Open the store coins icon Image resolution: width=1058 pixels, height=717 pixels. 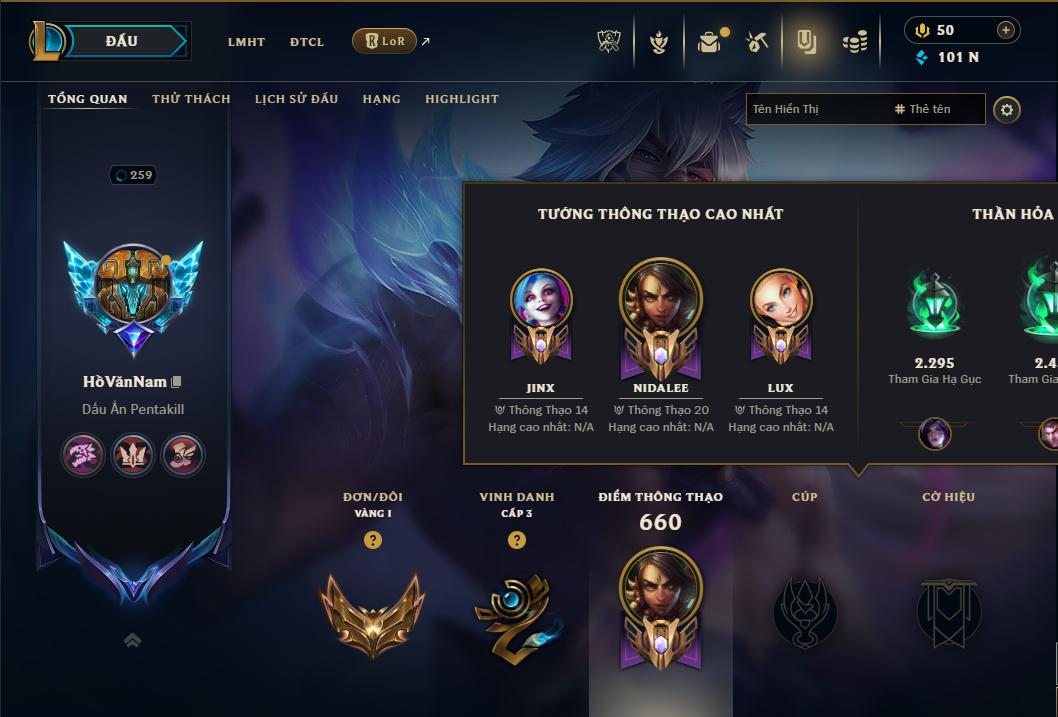click(854, 42)
